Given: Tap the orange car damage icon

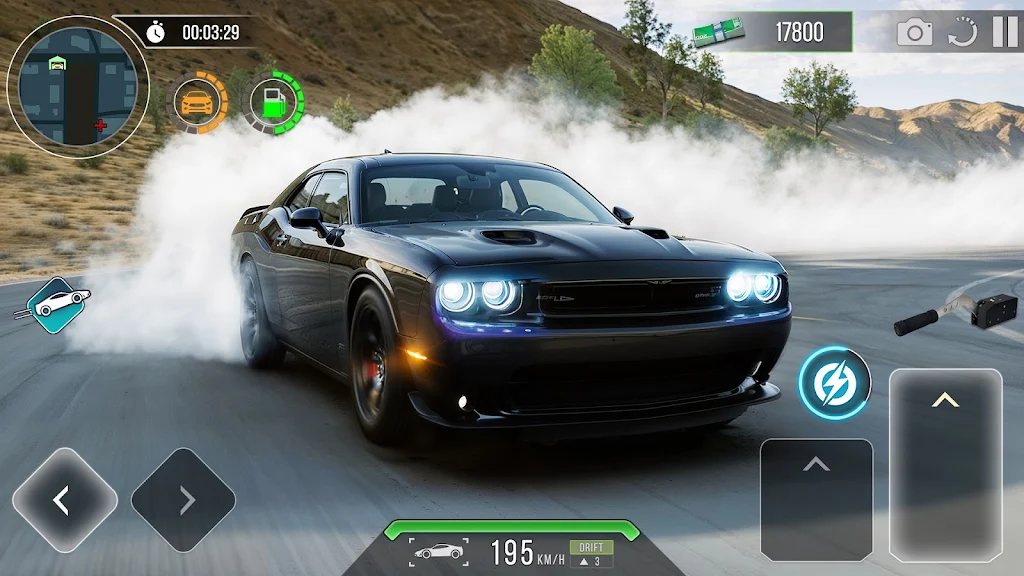Looking at the screenshot, I should tap(198, 102).
